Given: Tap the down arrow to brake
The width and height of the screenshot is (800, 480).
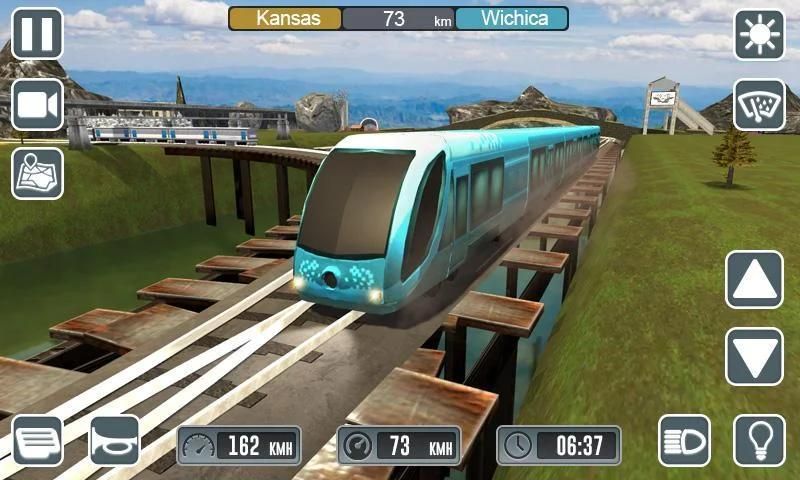Looking at the screenshot, I should [754, 356].
